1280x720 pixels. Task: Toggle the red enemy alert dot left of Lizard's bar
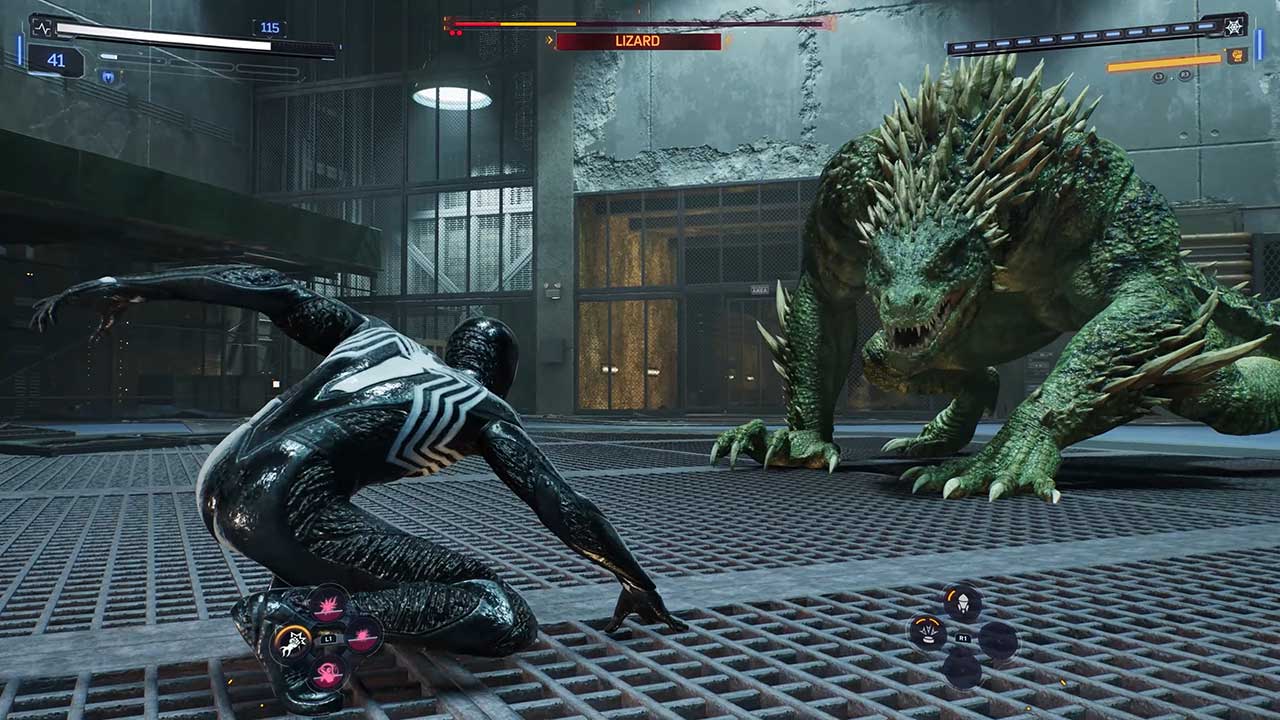click(455, 32)
